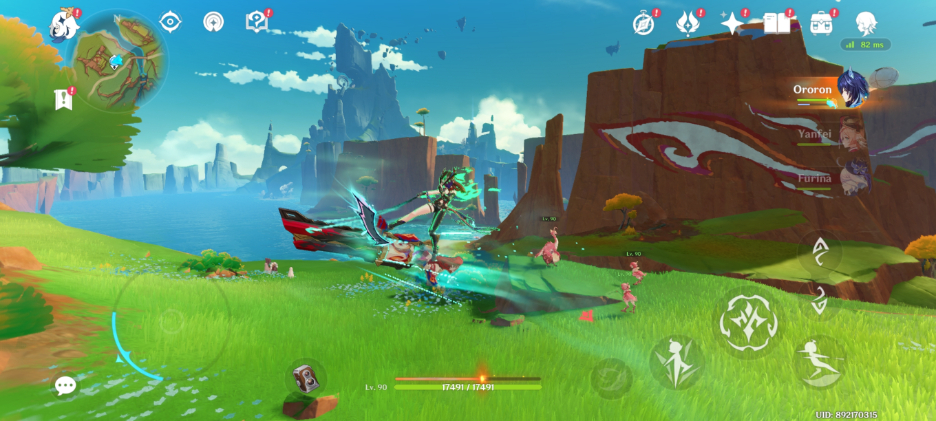Tap the sprint dash button
936x421 pixels.
click(819, 360)
